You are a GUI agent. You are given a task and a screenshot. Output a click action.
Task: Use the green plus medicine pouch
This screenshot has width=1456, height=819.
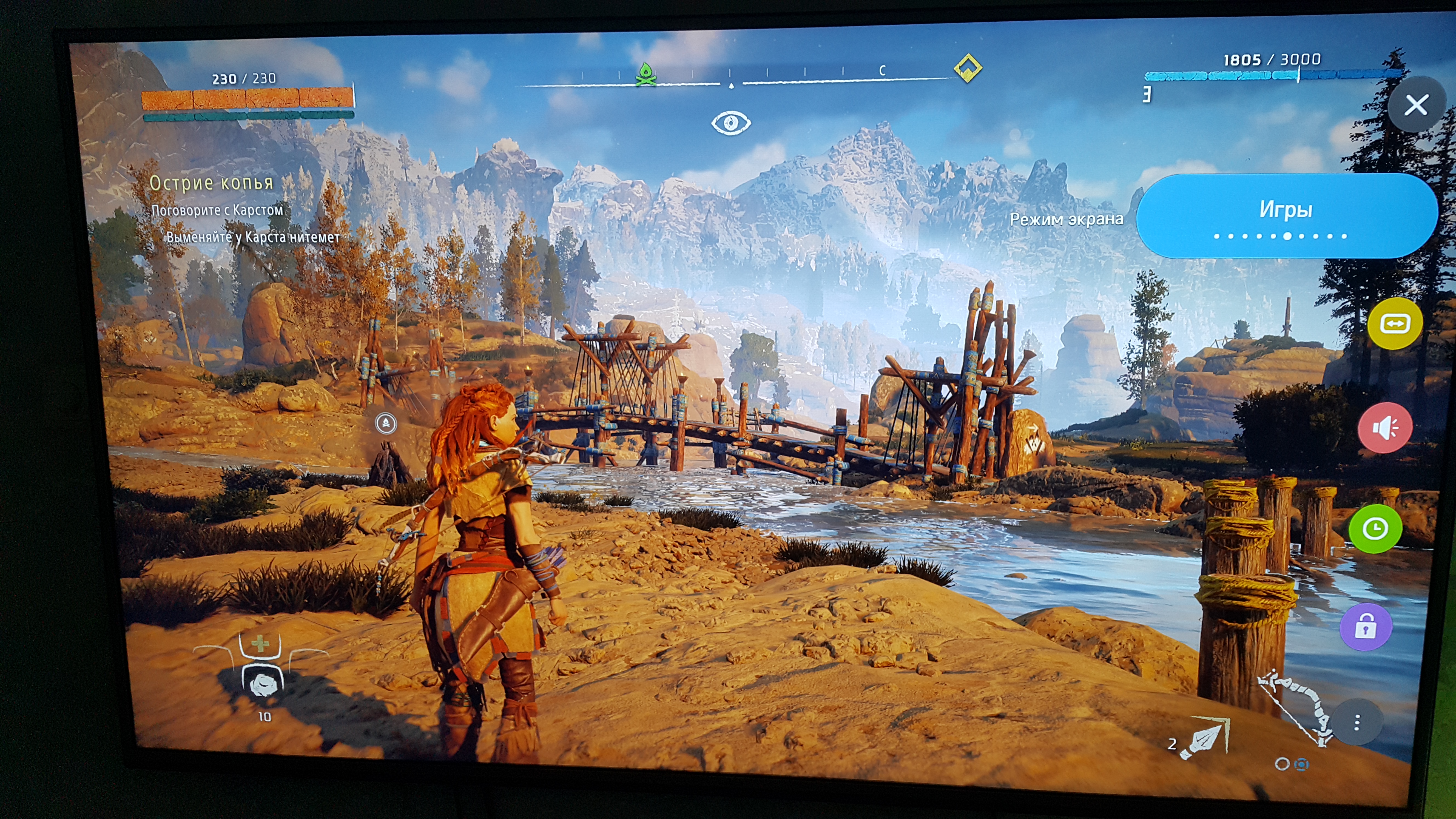click(260, 644)
